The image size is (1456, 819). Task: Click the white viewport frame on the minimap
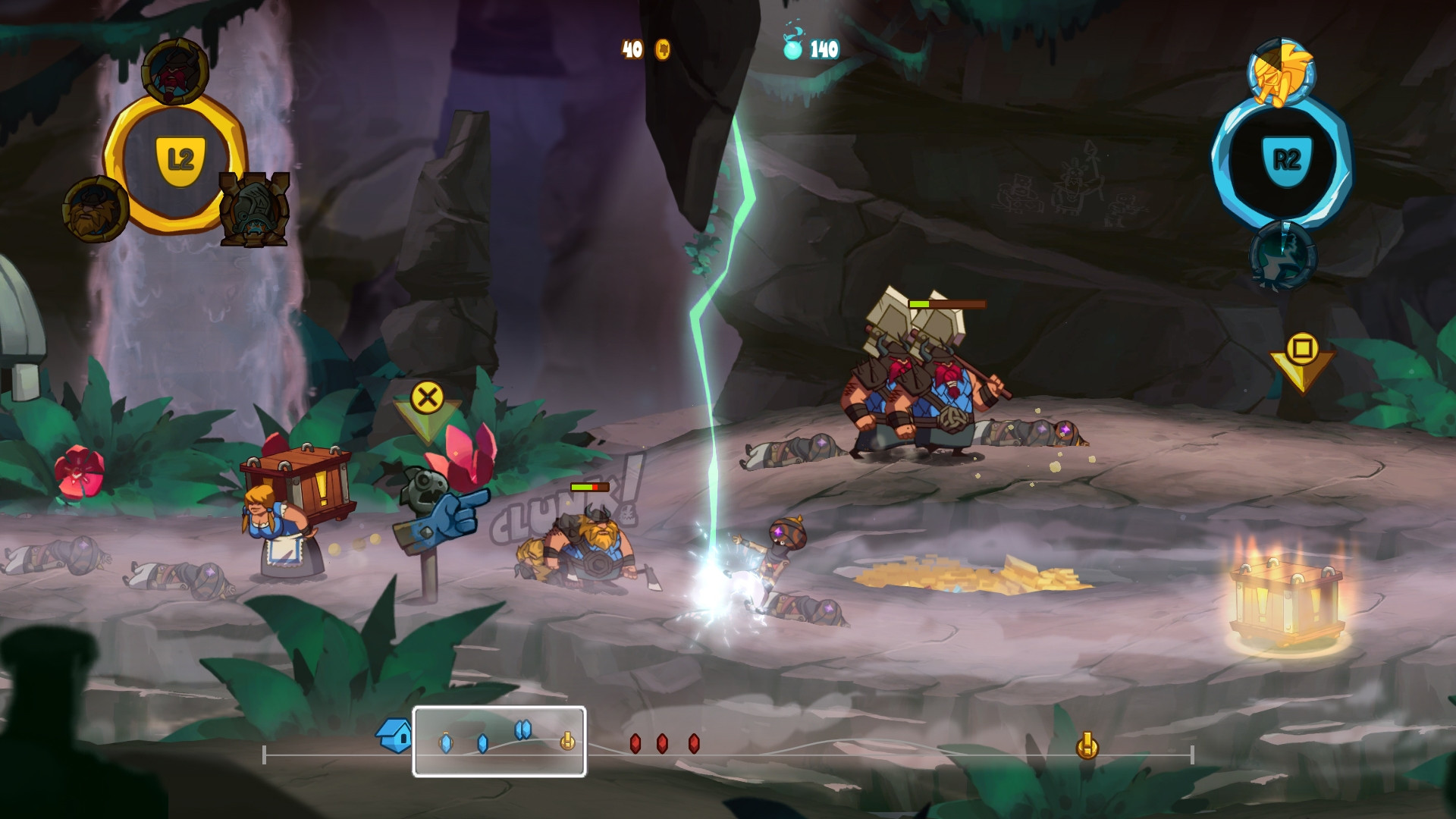tap(499, 741)
